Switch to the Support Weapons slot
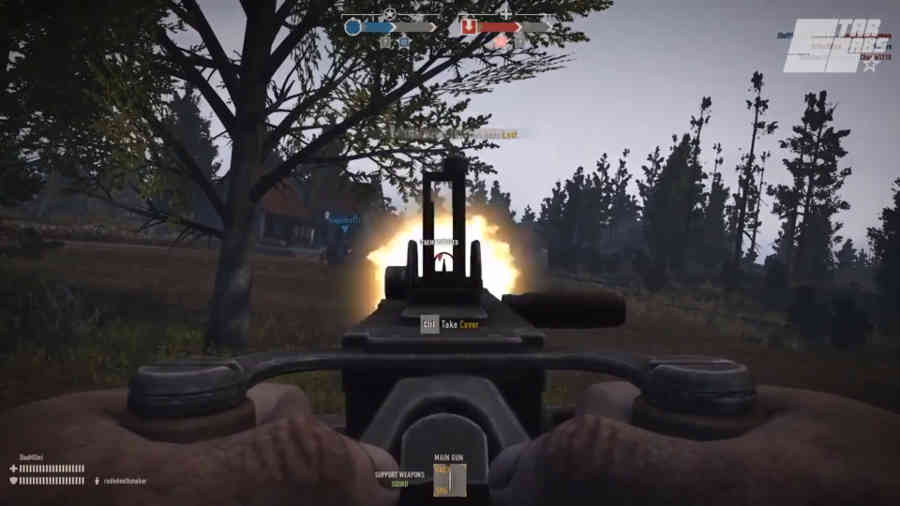This screenshot has height=506, width=900. click(400, 478)
